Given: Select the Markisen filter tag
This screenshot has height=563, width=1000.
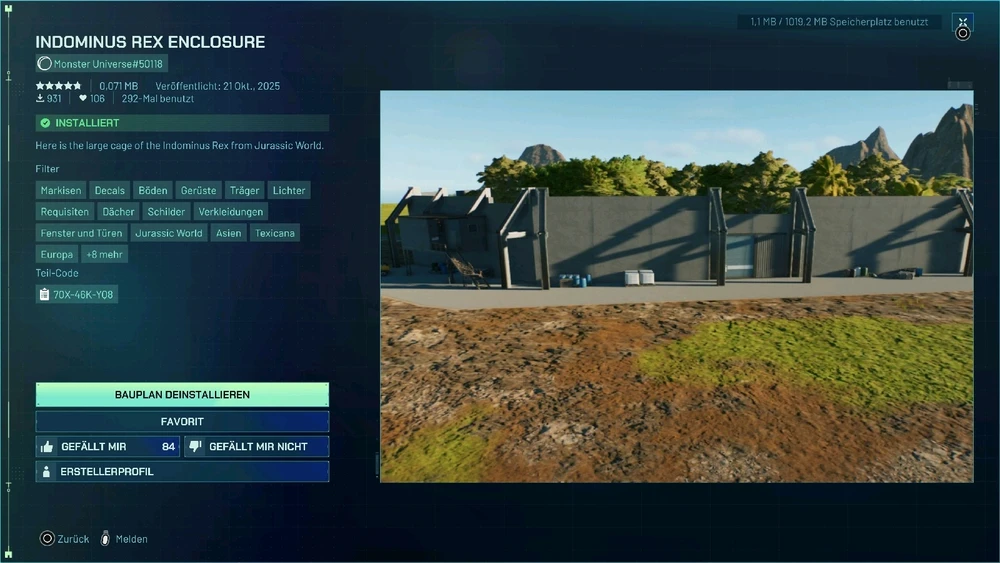Looking at the screenshot, I should click(61, 190).
